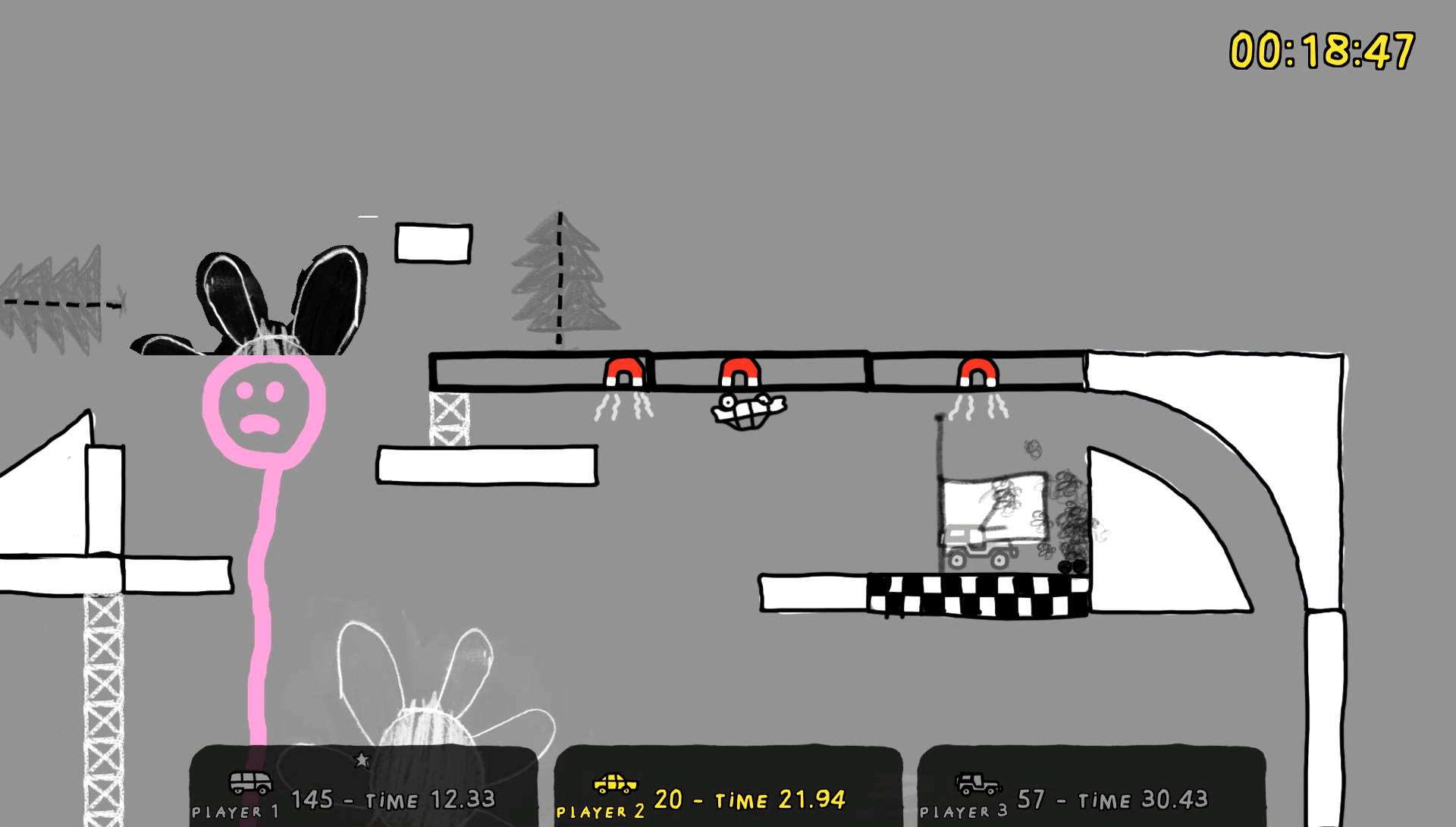Expand the Player 2 score panel
This screenshot has width=1456, height=827.
pyautogui.click(x=728, y=789)
